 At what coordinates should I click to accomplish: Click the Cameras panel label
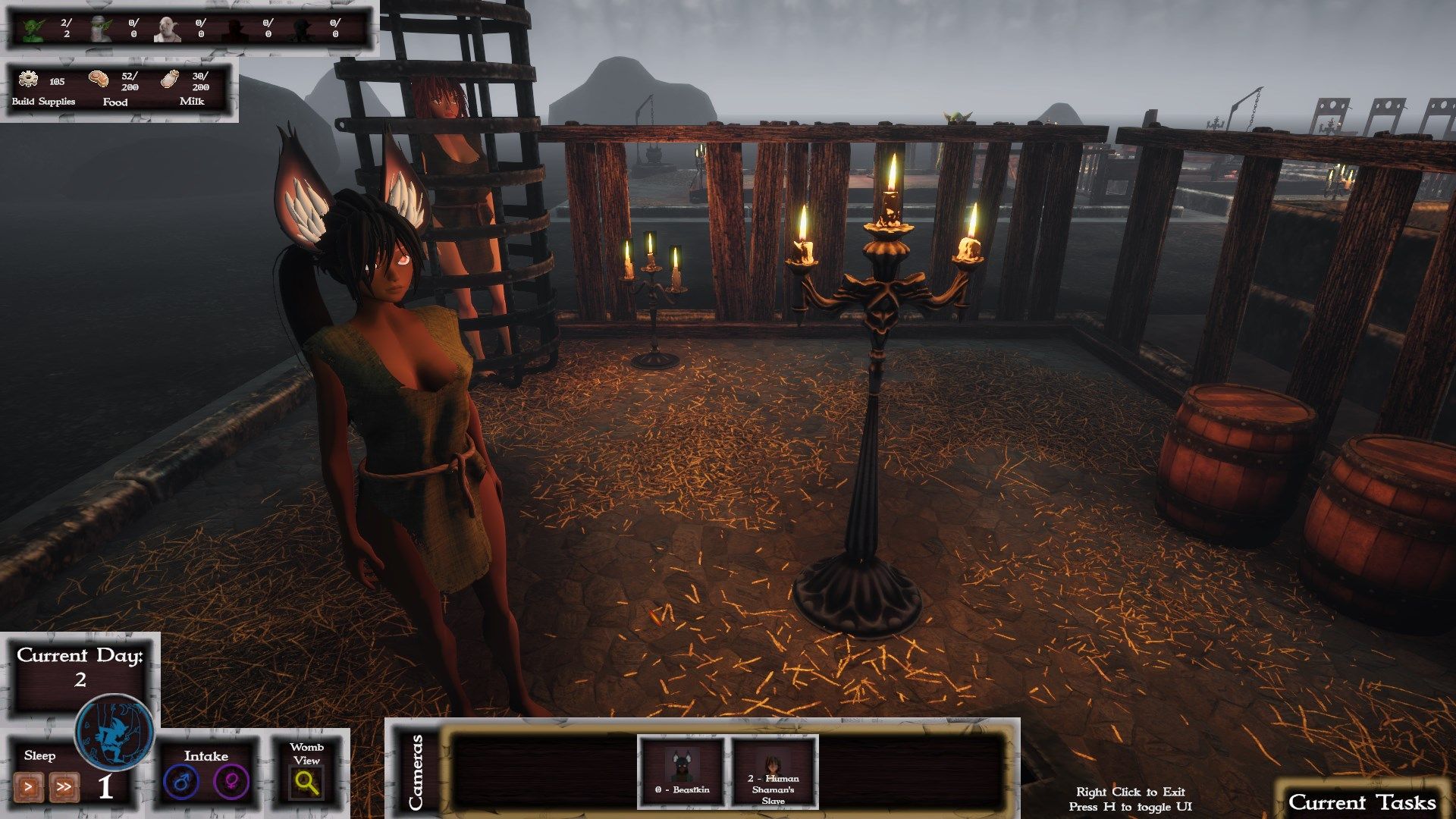point(416,770)
